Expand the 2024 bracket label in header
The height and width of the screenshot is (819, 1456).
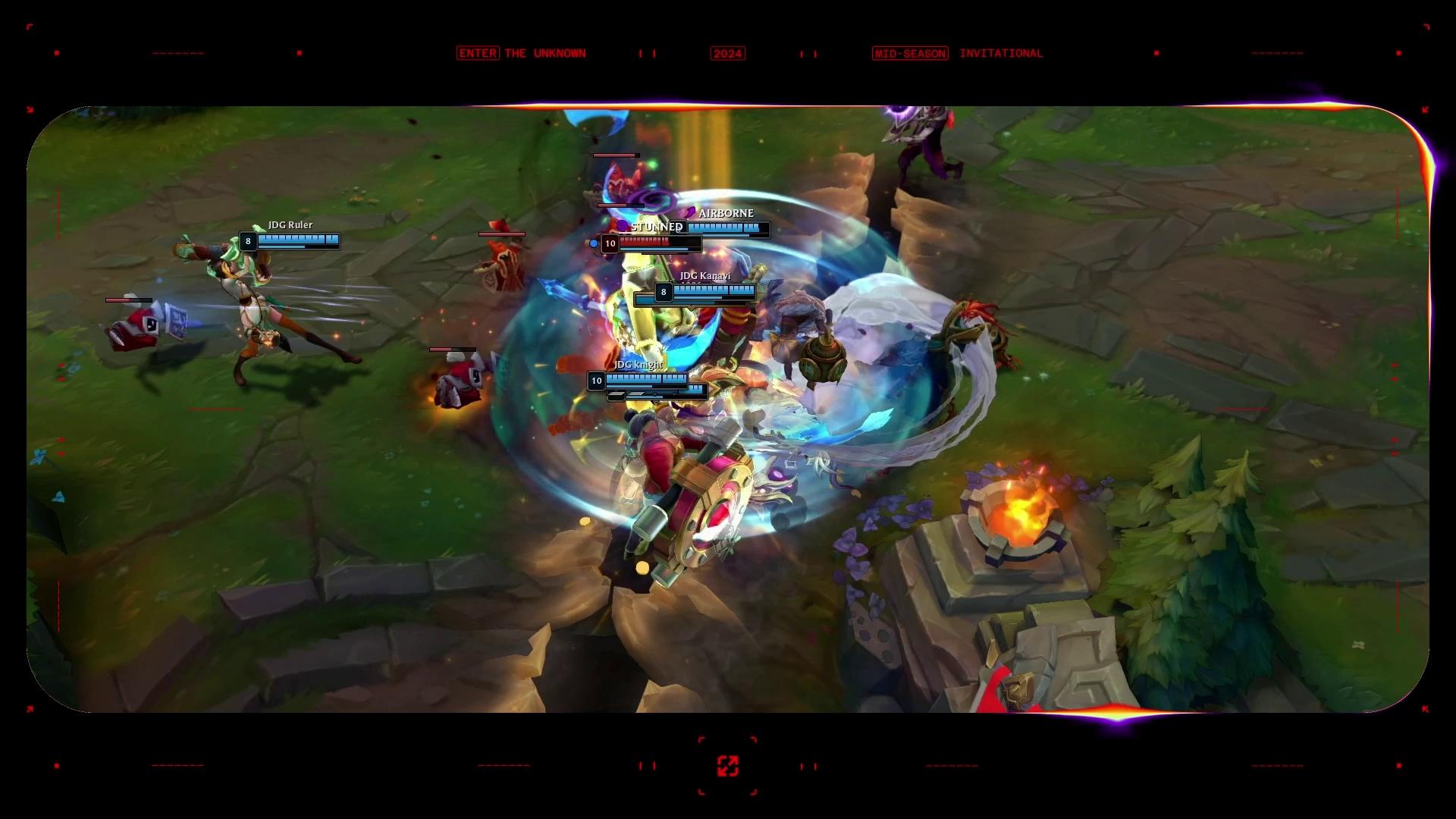[x=727, y=53]
